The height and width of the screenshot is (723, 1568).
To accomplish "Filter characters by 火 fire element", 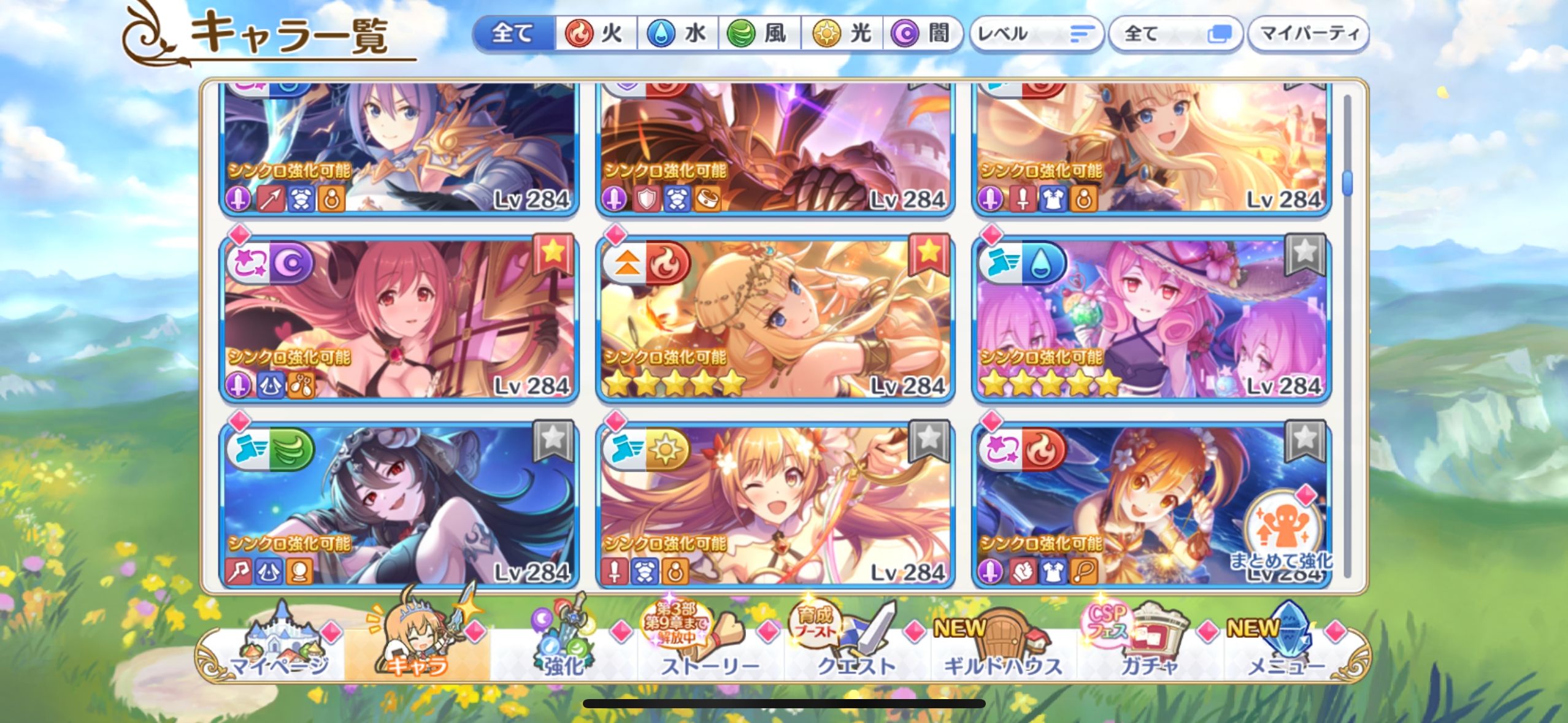I will (x=596, y=33).
